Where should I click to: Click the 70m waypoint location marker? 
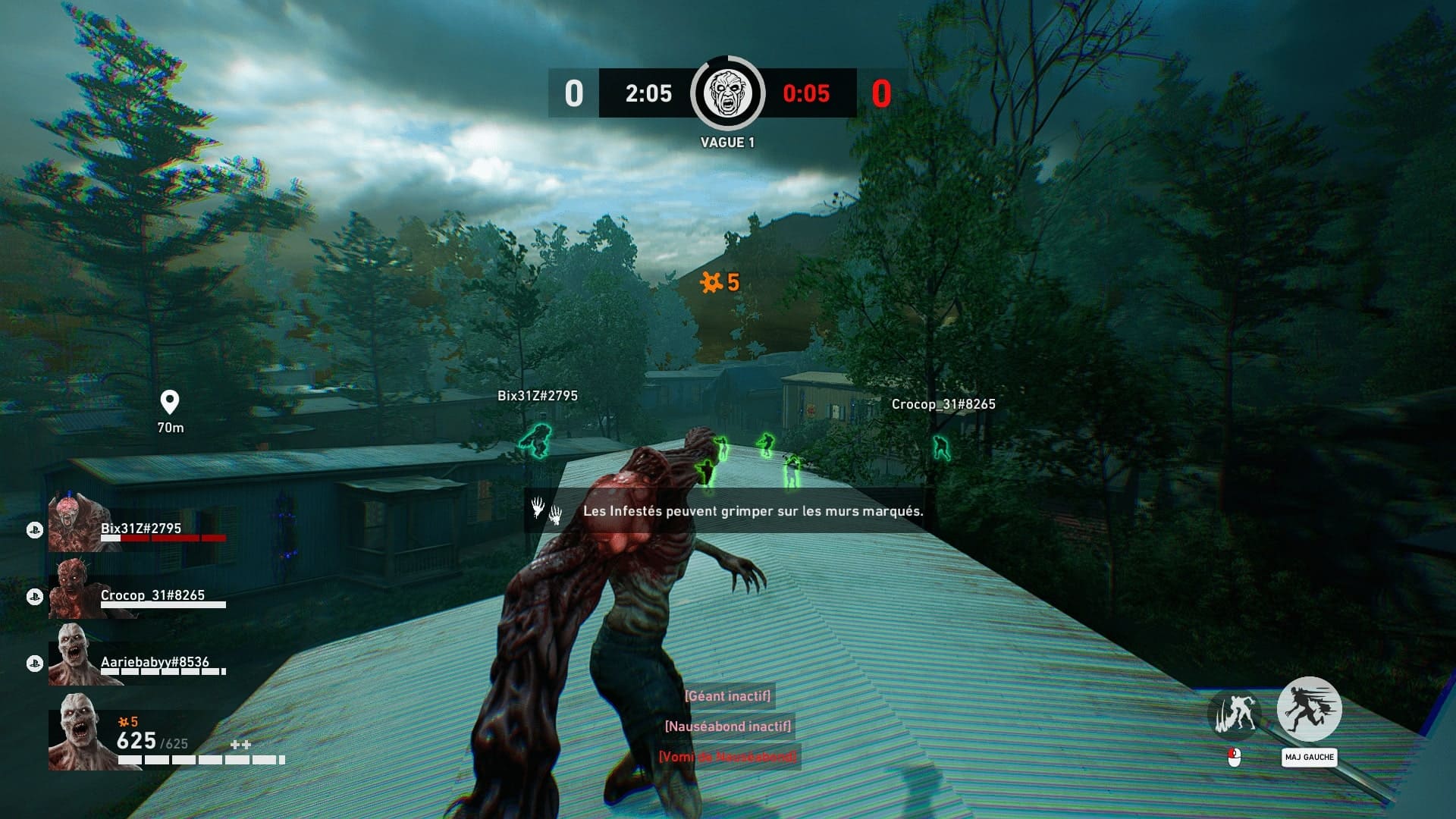(x=169, y=402)
